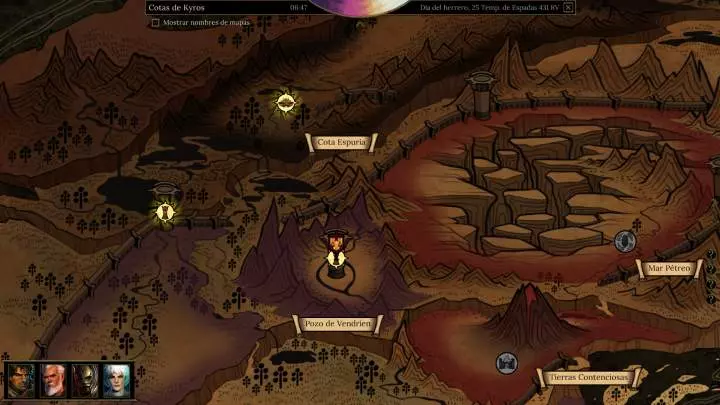Travel to Pozo de Vendrien banner
Screen dimensions: 720x405
(338, 323)
